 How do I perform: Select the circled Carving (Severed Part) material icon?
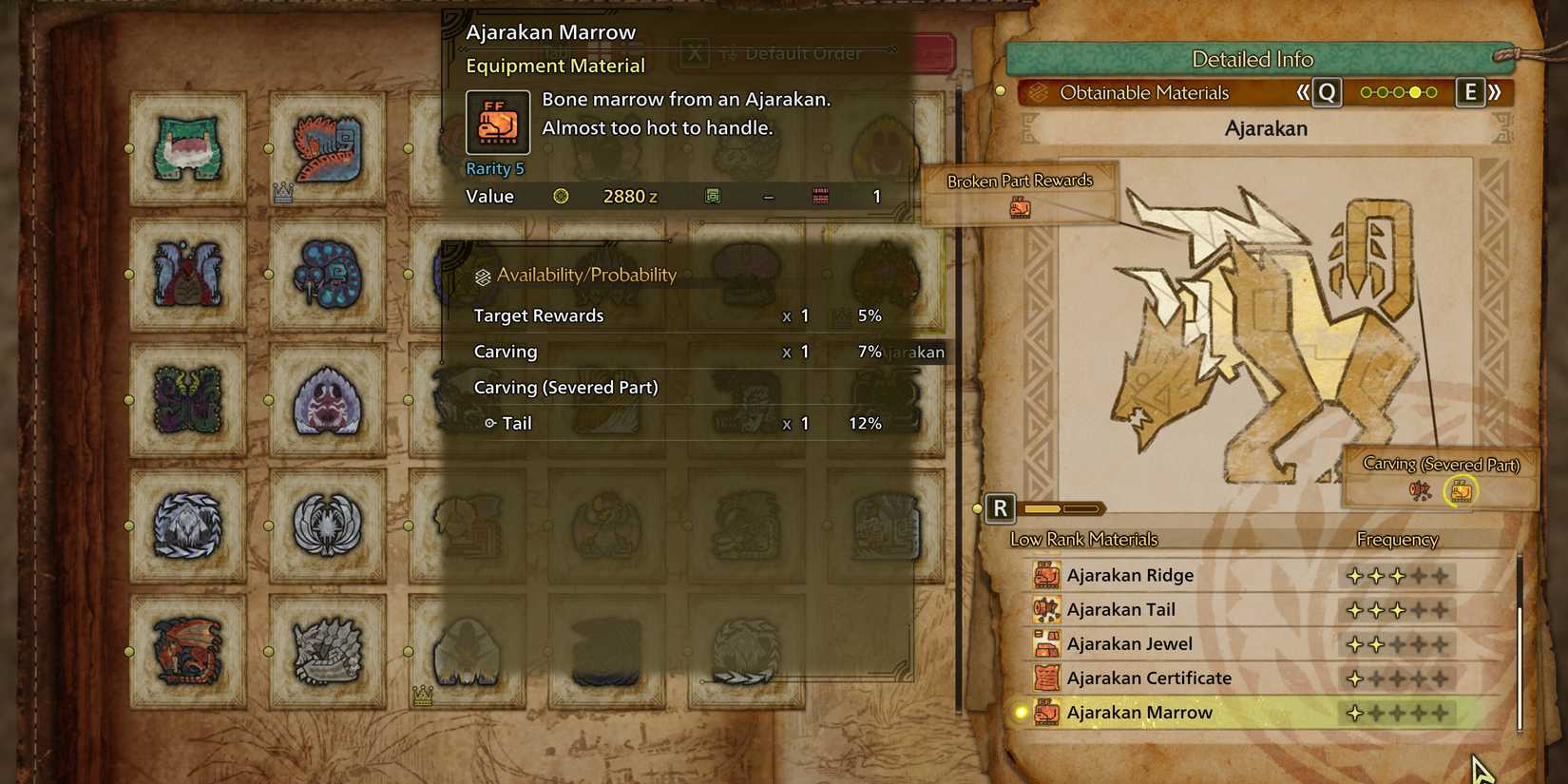1462,492
